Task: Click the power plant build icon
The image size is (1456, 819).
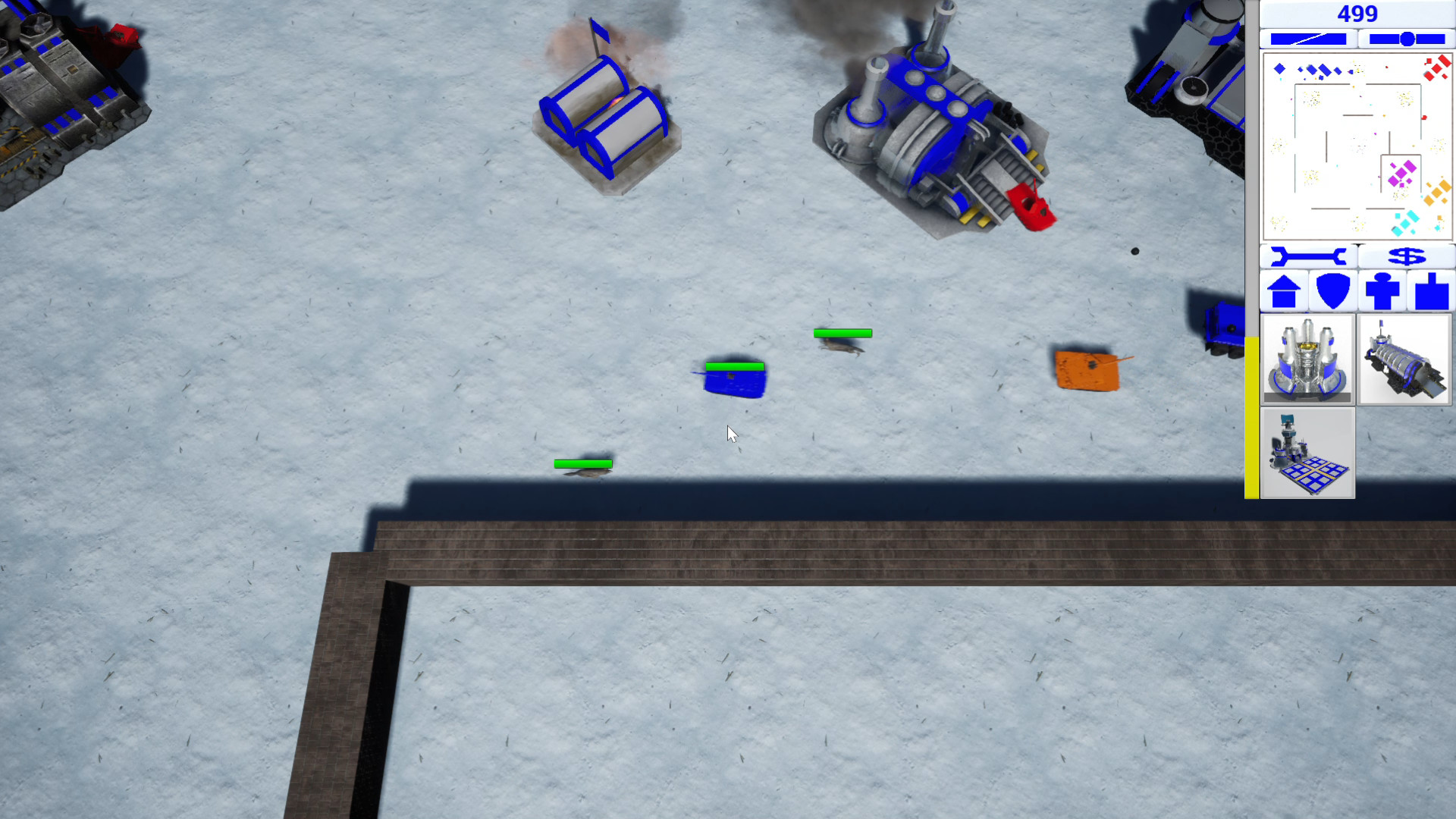Action: [x=1306, y=359]
